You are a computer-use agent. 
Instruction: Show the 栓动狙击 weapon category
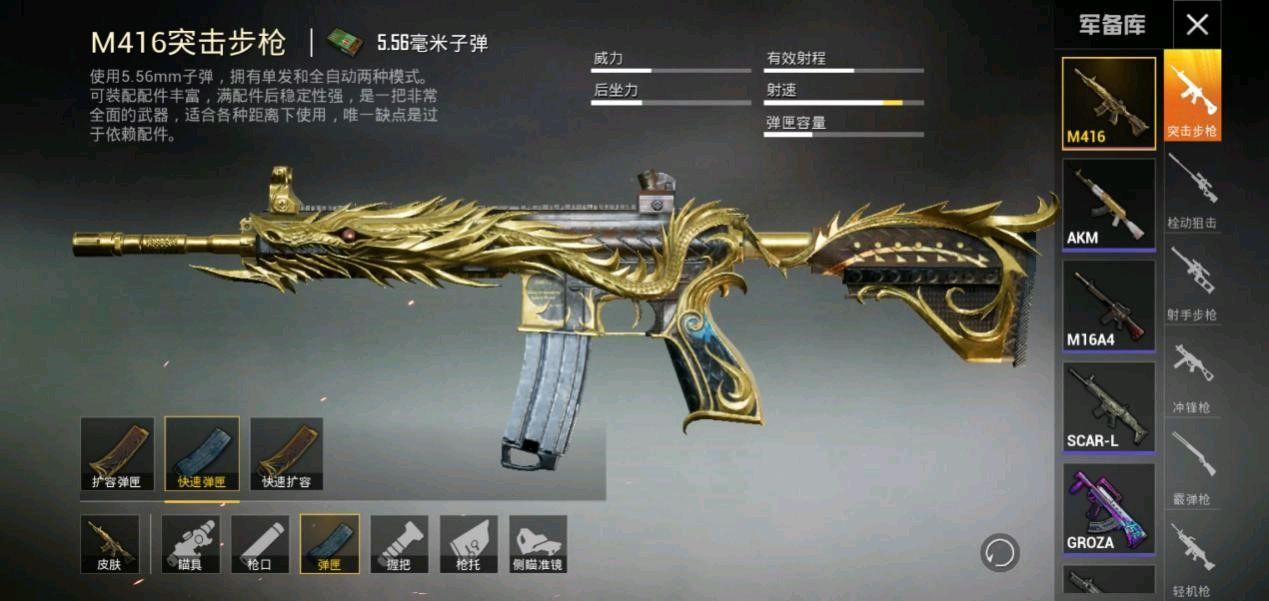point(1192,190)
